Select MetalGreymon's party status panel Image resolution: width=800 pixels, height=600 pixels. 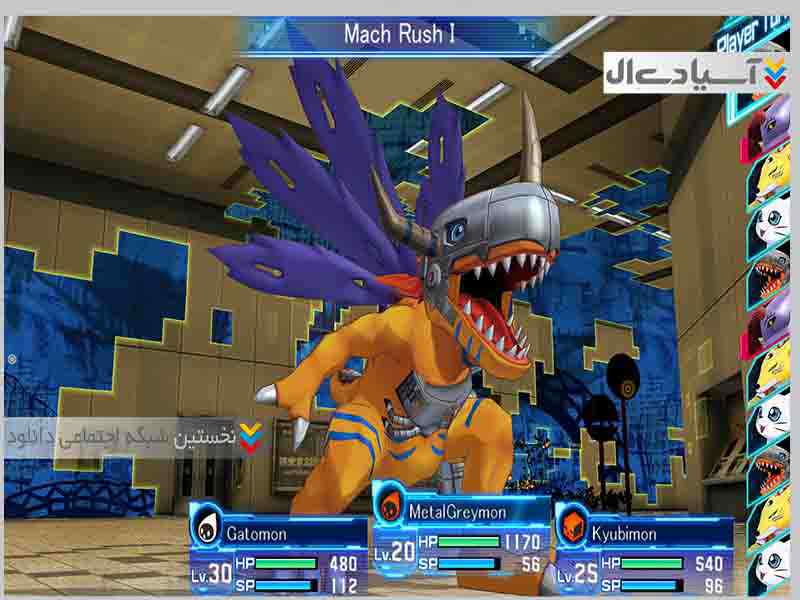click(x=461, y=535)
